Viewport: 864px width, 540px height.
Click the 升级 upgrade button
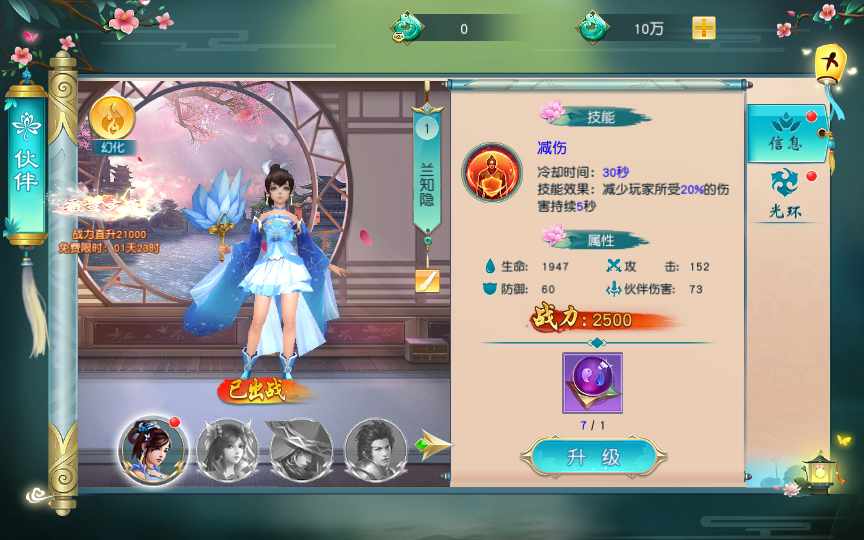pyautogui.click(x=594, y=458)
